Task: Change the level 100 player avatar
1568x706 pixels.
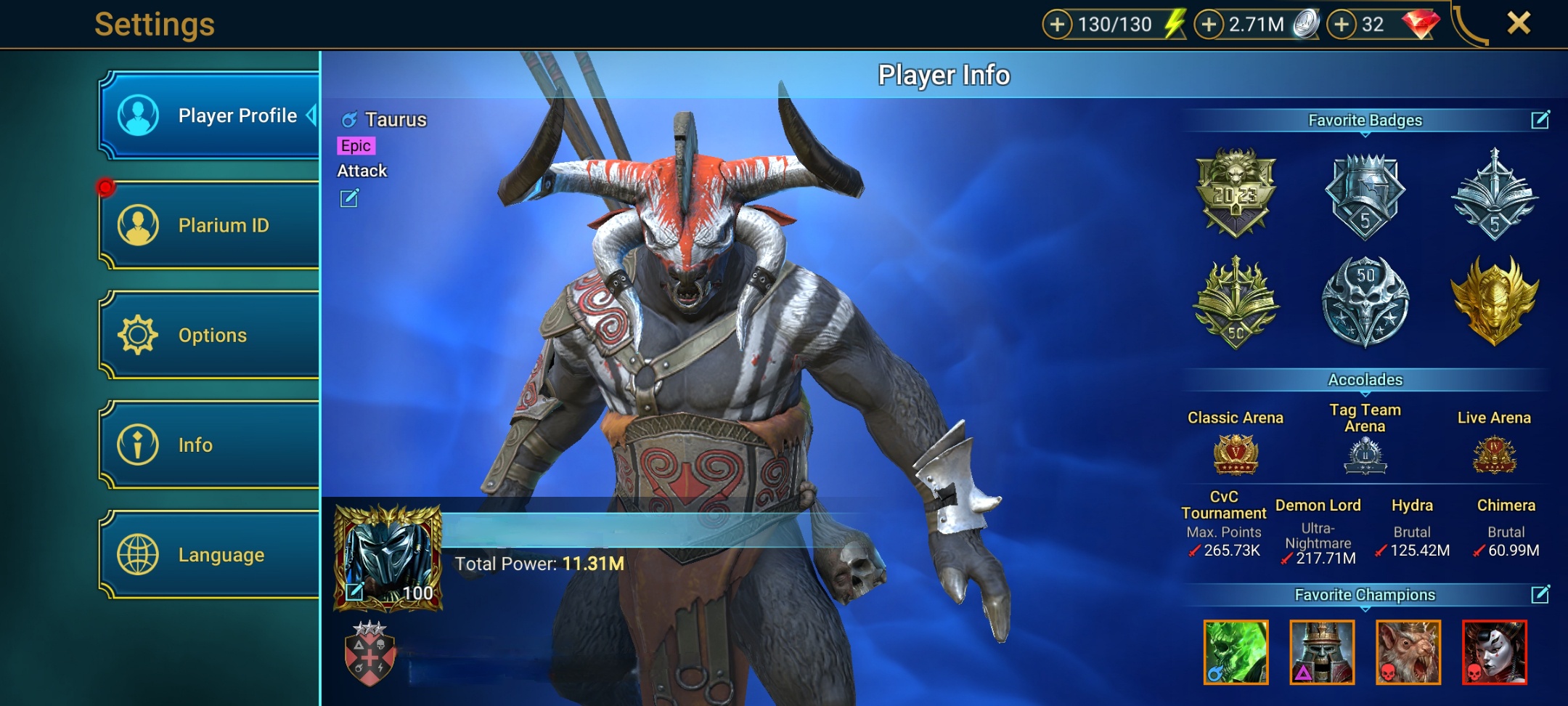Action: pyautogui.click(x=355, y=591)
